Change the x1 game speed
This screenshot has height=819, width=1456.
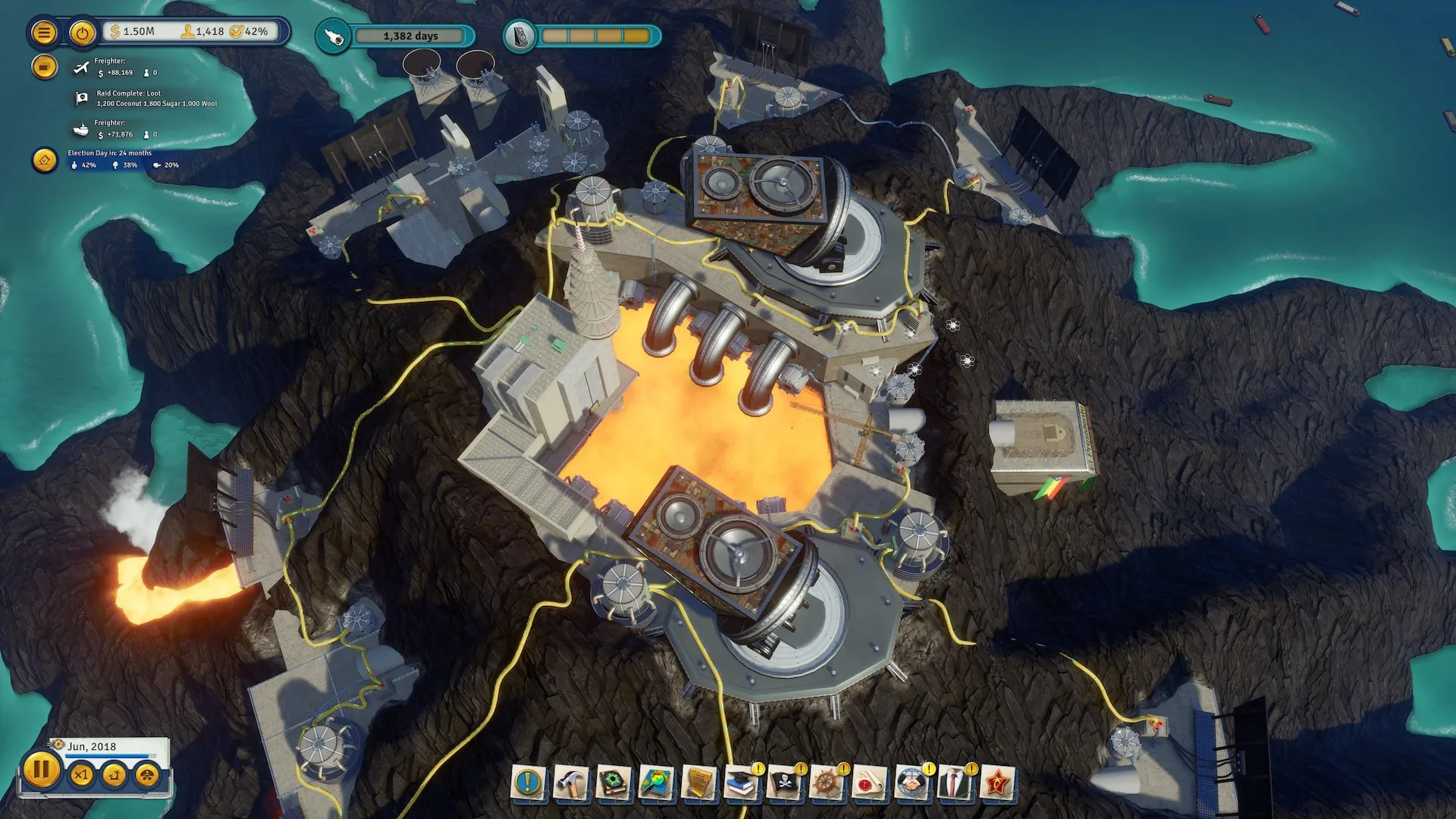[82, 774]
